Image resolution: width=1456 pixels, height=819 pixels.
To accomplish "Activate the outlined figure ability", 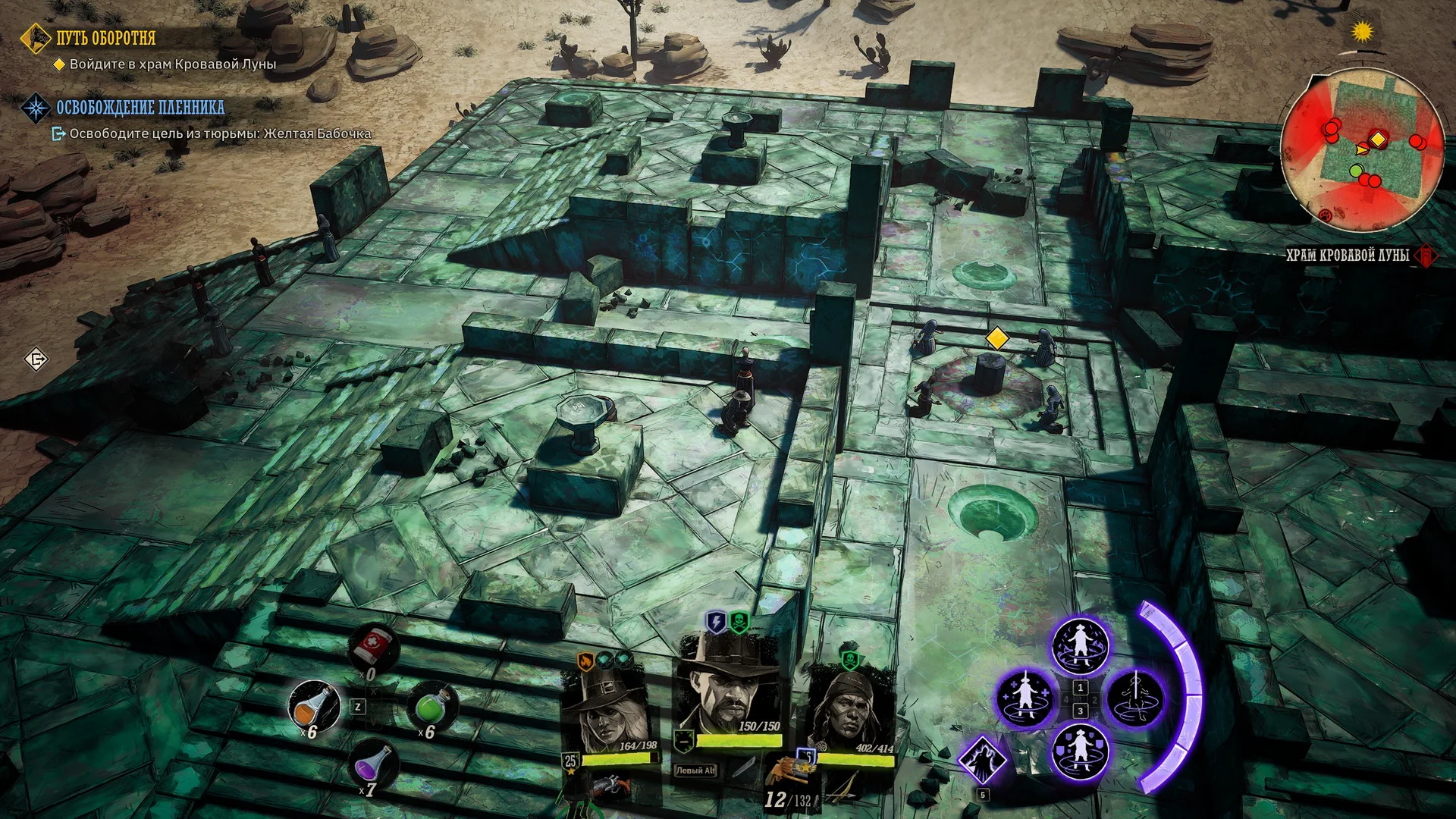I will 1135,698.
